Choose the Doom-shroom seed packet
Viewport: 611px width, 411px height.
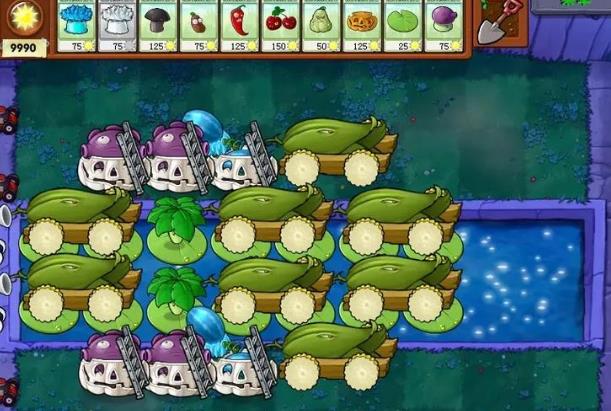tap(158, 26)
